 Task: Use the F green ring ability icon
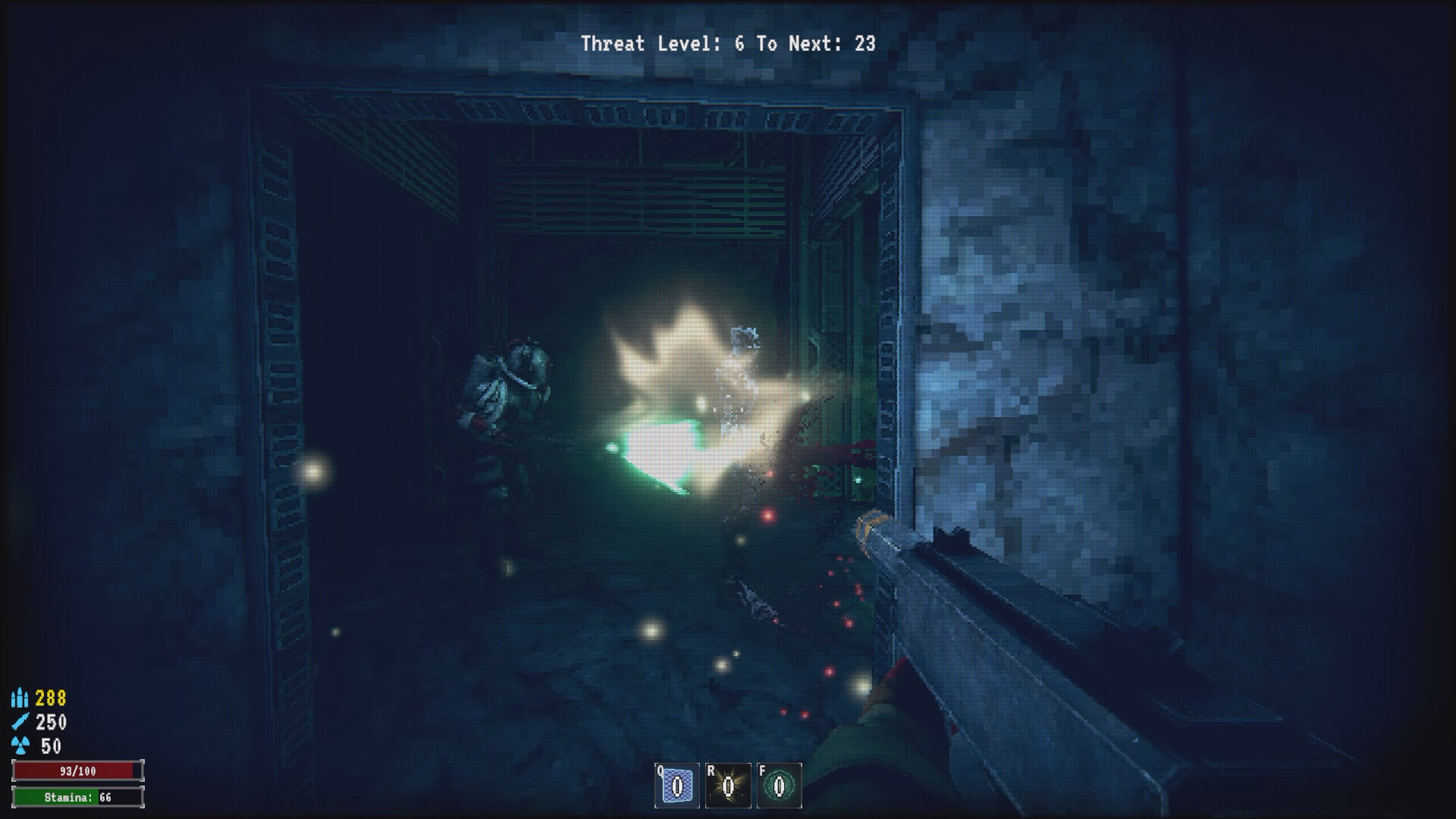click(x=778, y=787)
